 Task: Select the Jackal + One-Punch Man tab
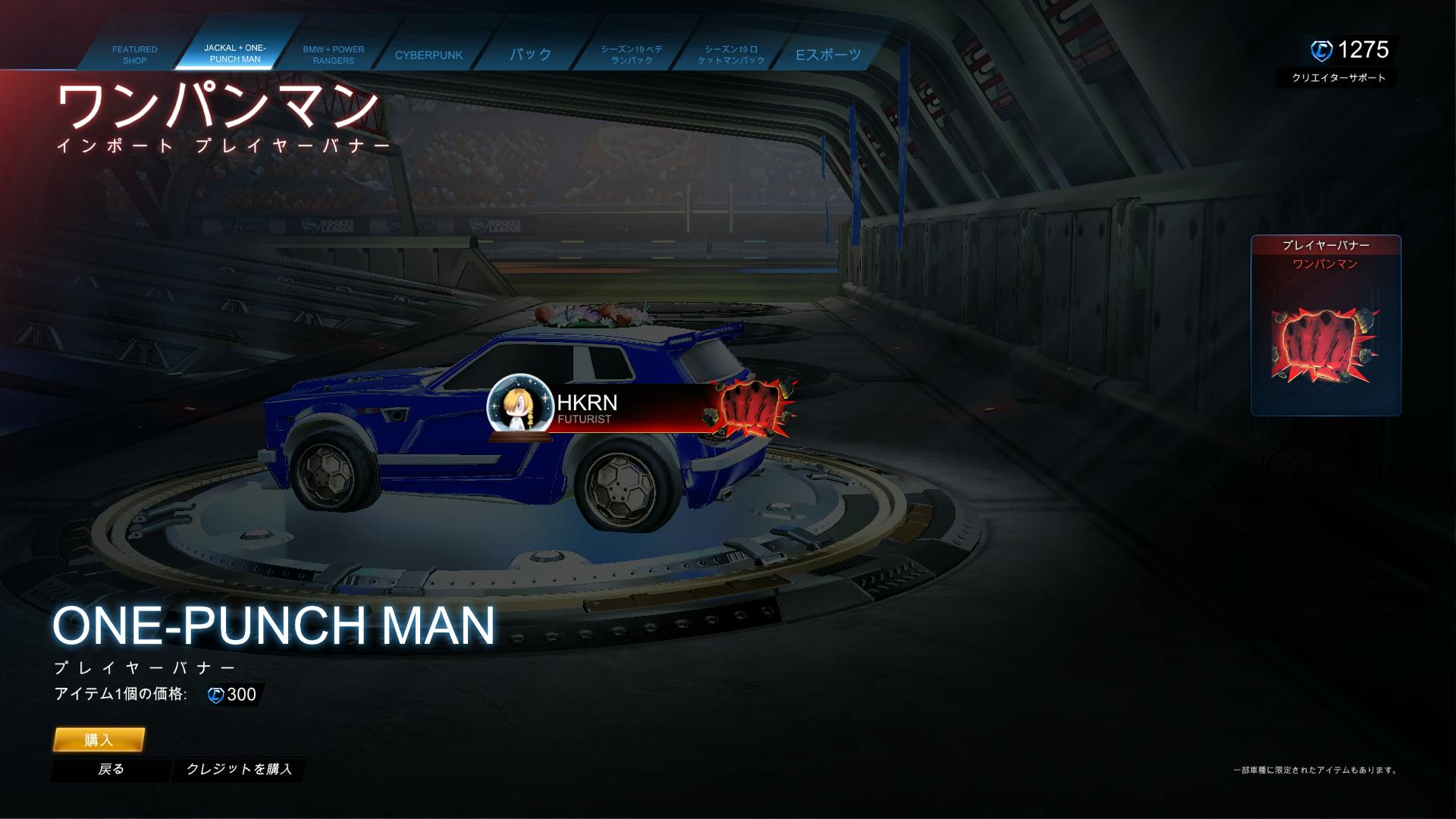click(x=234, y=53)
